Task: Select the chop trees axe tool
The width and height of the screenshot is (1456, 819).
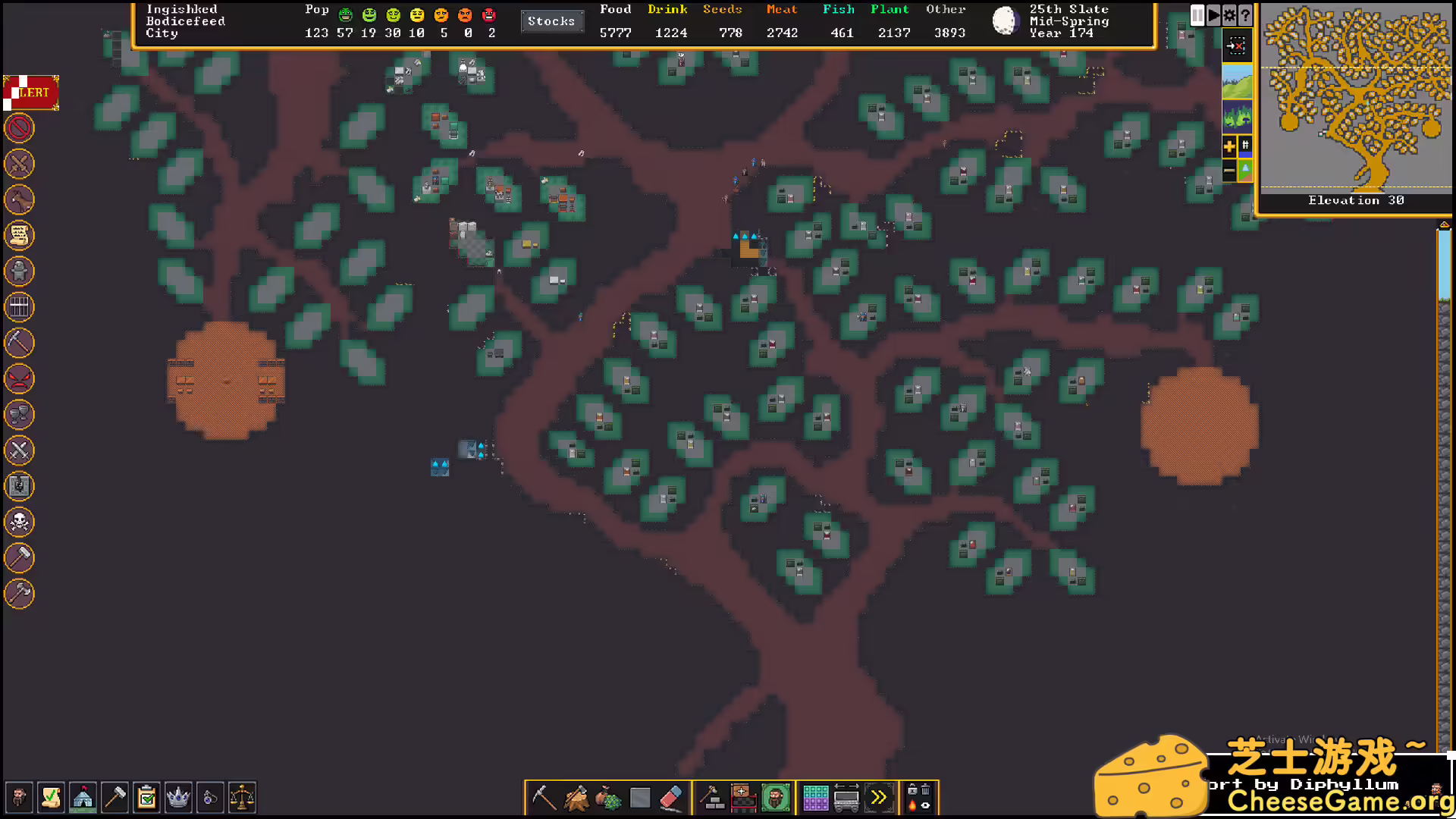Action: (576, 797)
